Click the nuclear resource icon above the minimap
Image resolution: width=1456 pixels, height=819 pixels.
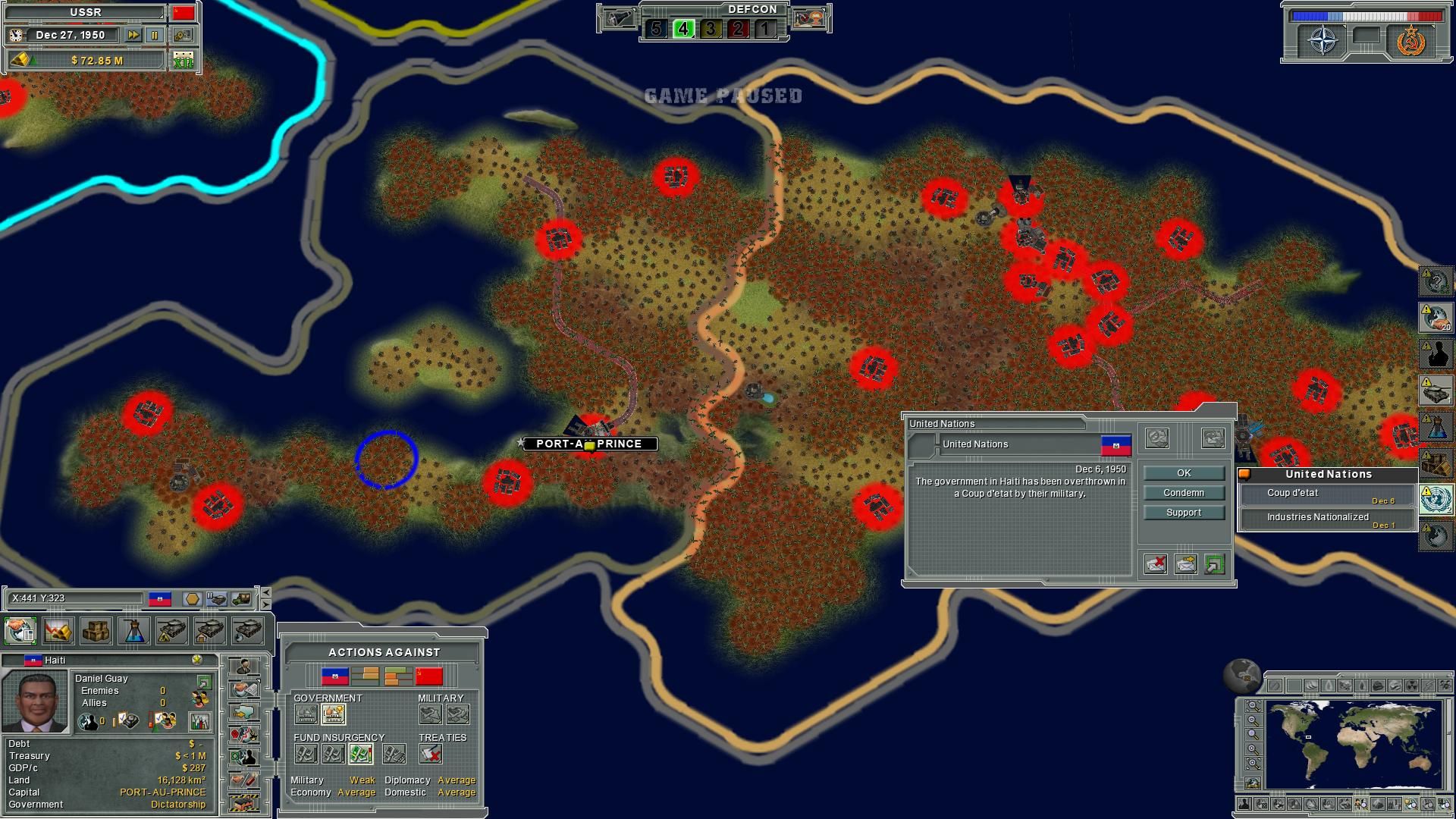point(1411,684)
